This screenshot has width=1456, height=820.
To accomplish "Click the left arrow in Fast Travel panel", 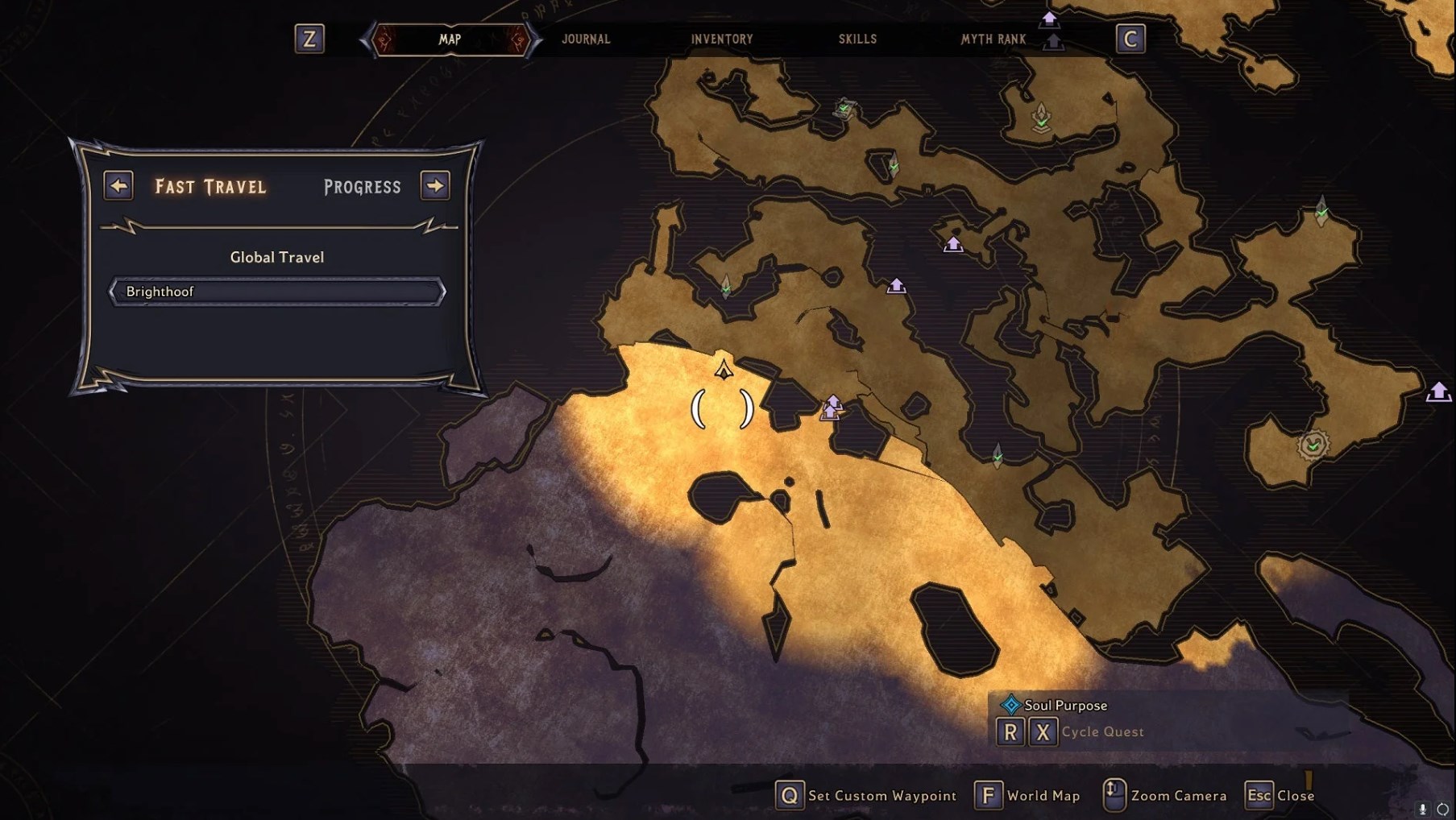I will pos(118,186).
